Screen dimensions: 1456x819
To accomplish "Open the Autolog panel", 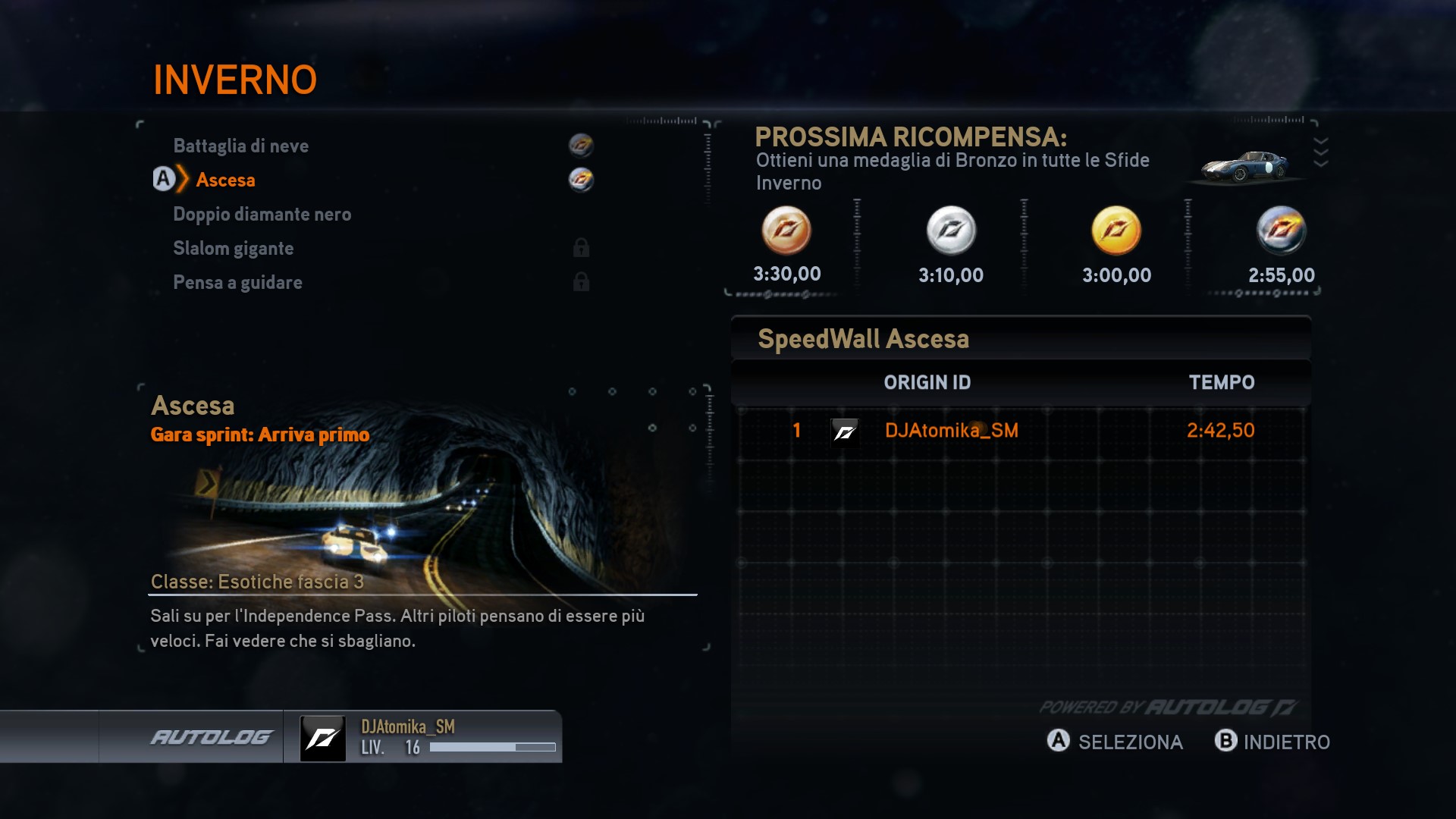I will coord(211,737).
